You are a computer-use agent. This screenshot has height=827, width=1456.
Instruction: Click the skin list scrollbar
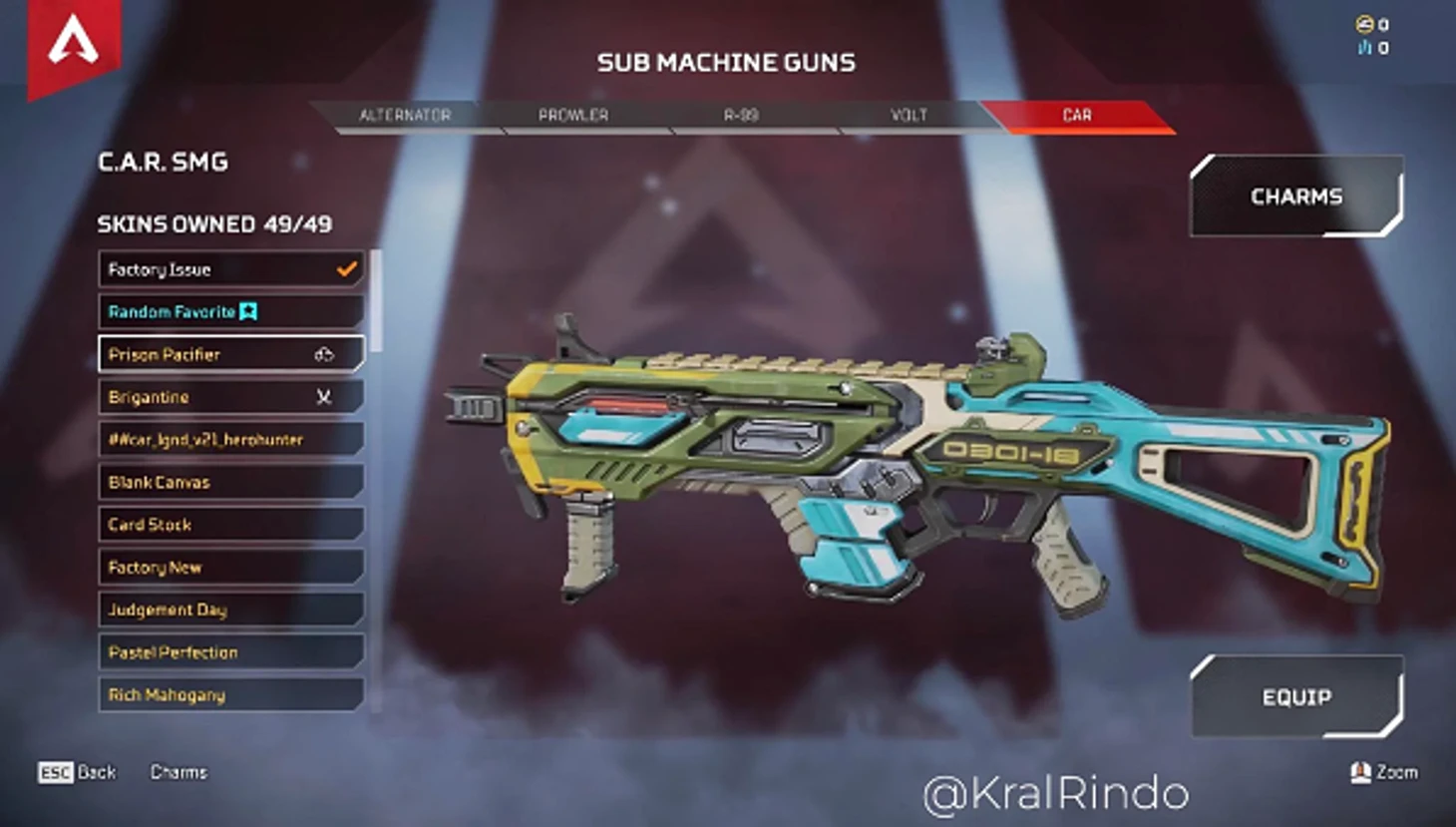pyautogui.click(x=376, y=299)
